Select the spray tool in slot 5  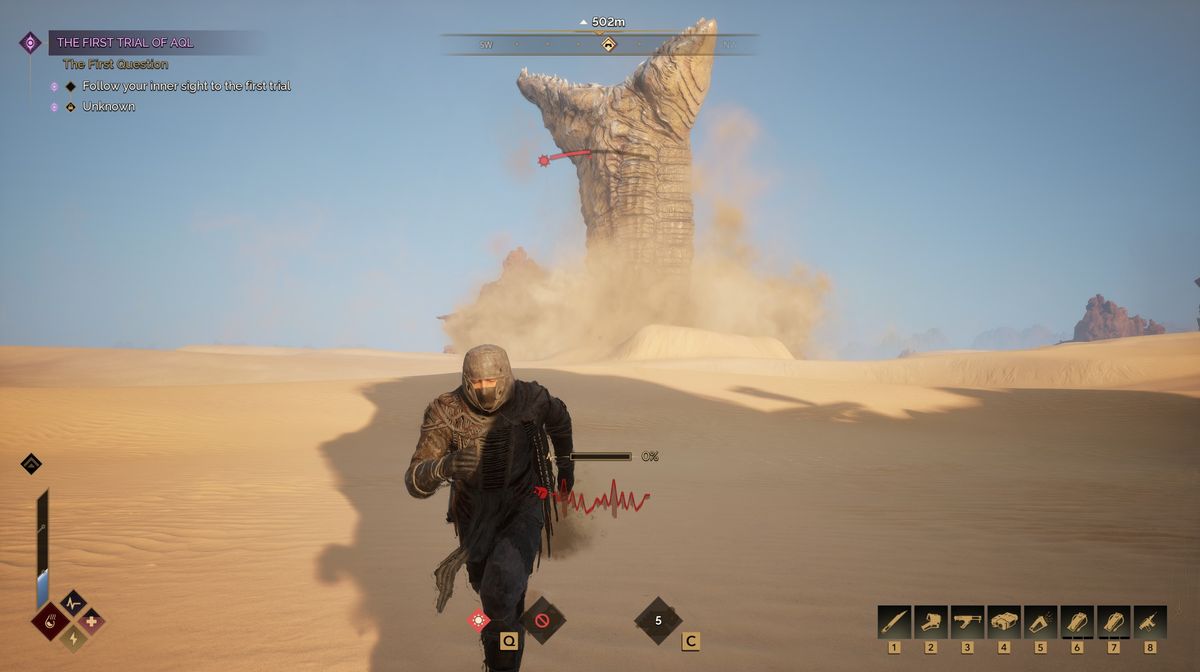point(1040,621)
